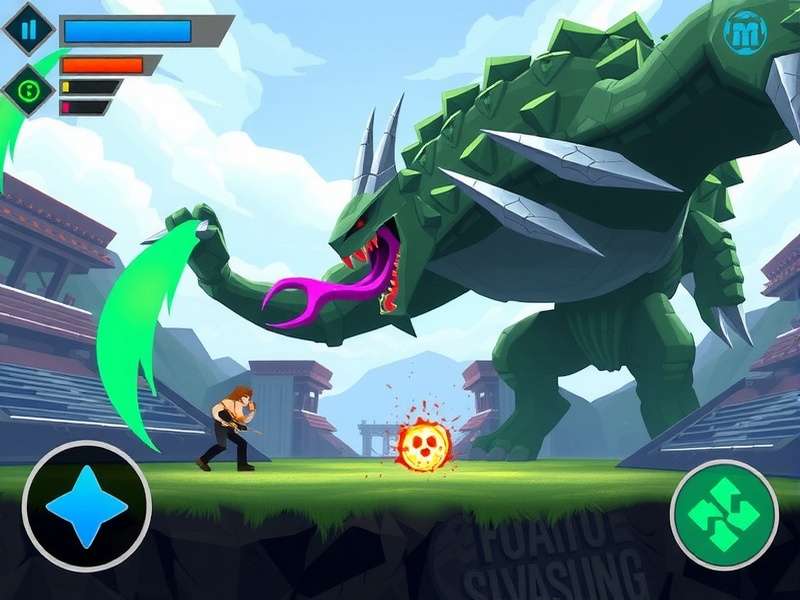This screenshot has height=600, width=800.
Task: Open the blue round M button
Action: (745, 33)
